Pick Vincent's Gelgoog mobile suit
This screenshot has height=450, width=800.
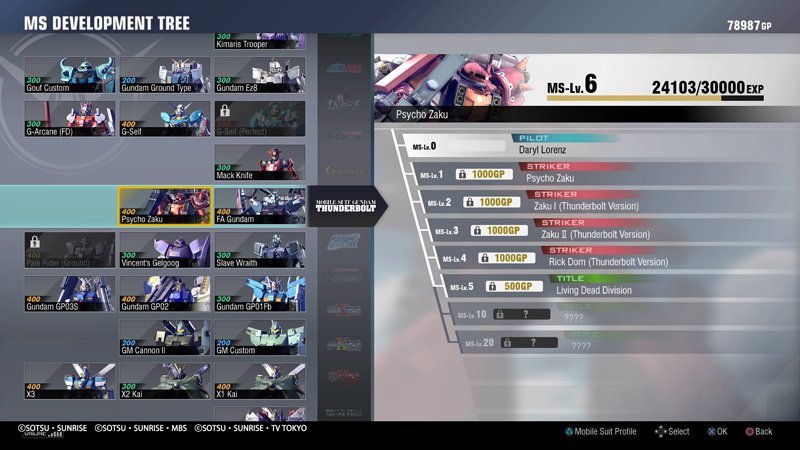point(165,250)
